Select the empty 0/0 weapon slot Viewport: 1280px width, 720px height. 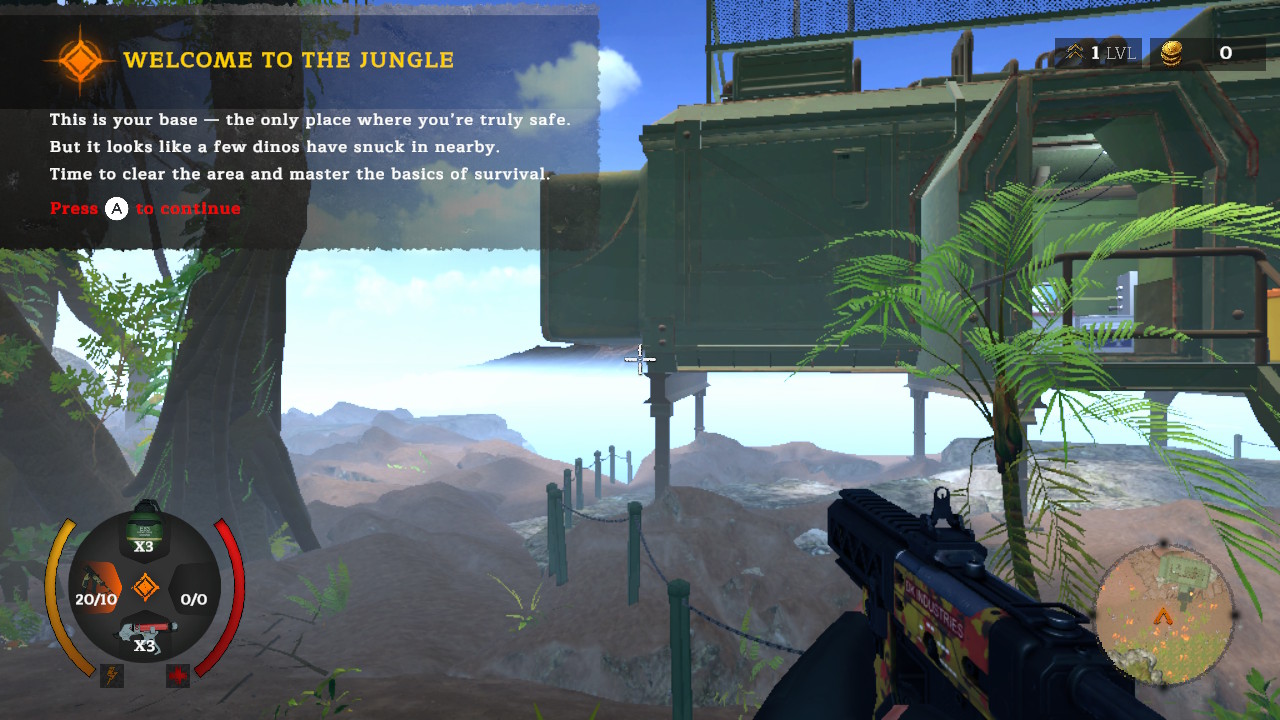click(193, 599)
